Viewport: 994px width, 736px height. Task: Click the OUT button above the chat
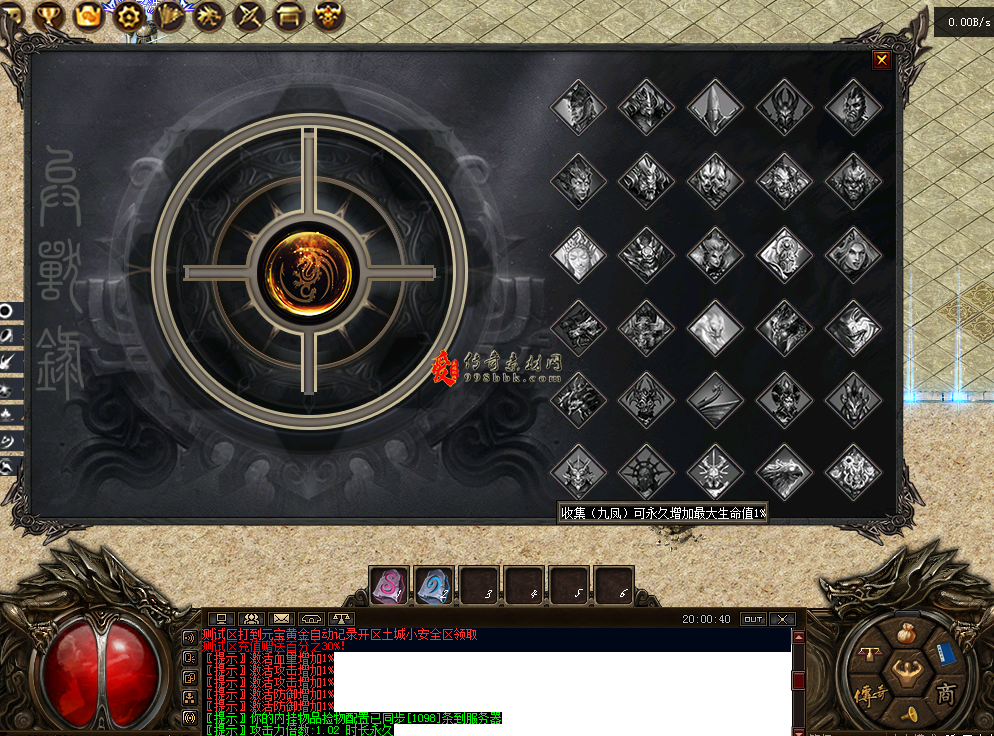click(x=753, y=619)
